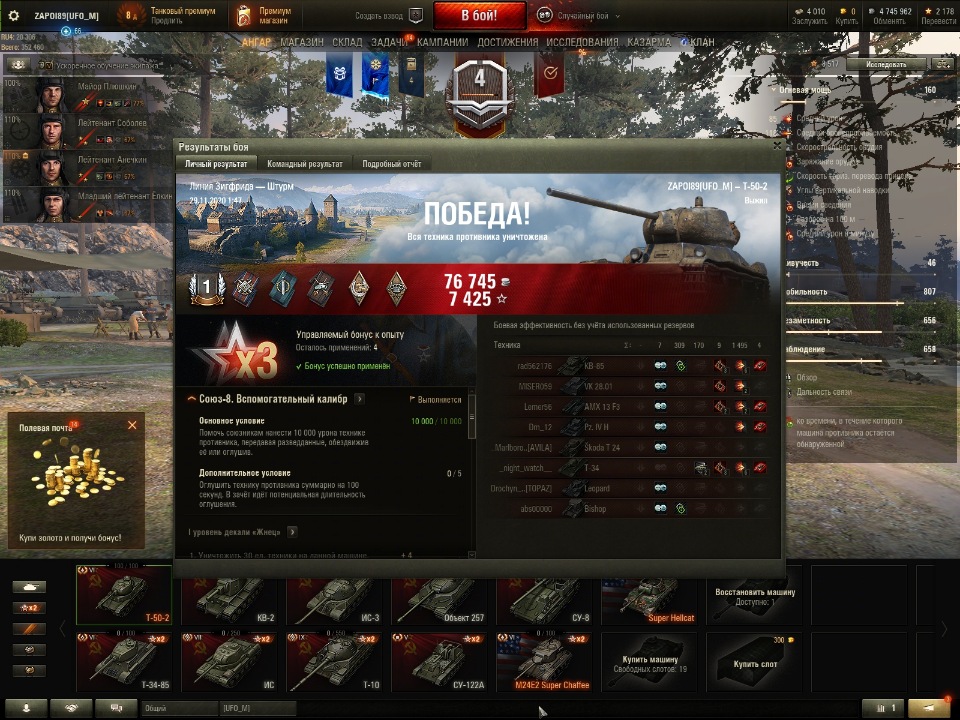Start battle with the red В бой! button
The image size is (960, 720).
click(478, 15)
